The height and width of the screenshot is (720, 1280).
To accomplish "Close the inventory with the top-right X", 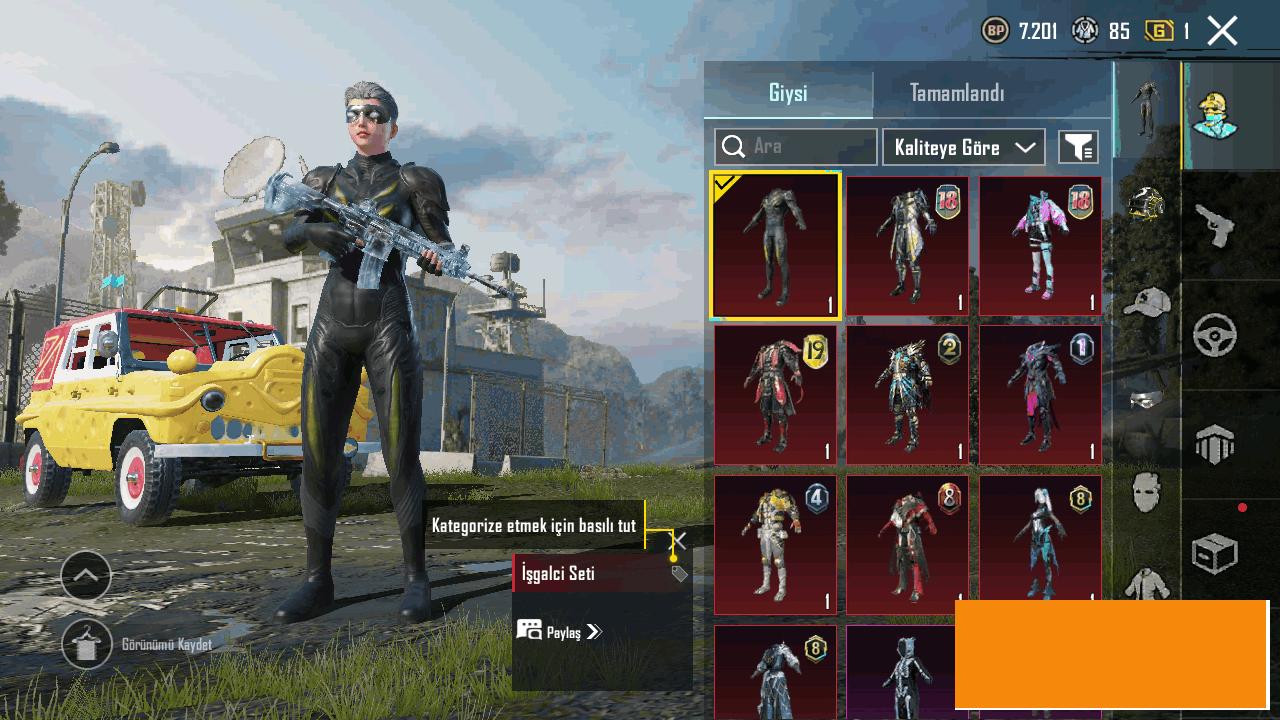I will pyautogui.click(x=1222, y=31).
